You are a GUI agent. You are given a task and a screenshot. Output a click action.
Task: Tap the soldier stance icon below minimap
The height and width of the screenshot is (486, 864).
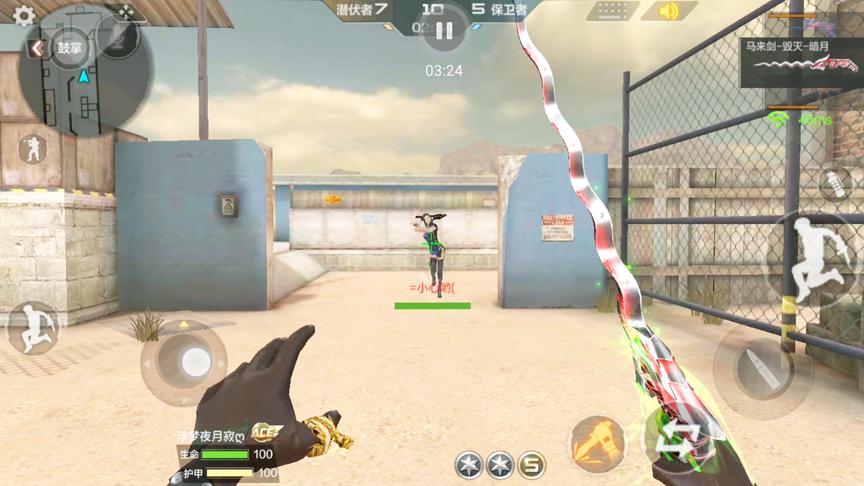[31, 150]
